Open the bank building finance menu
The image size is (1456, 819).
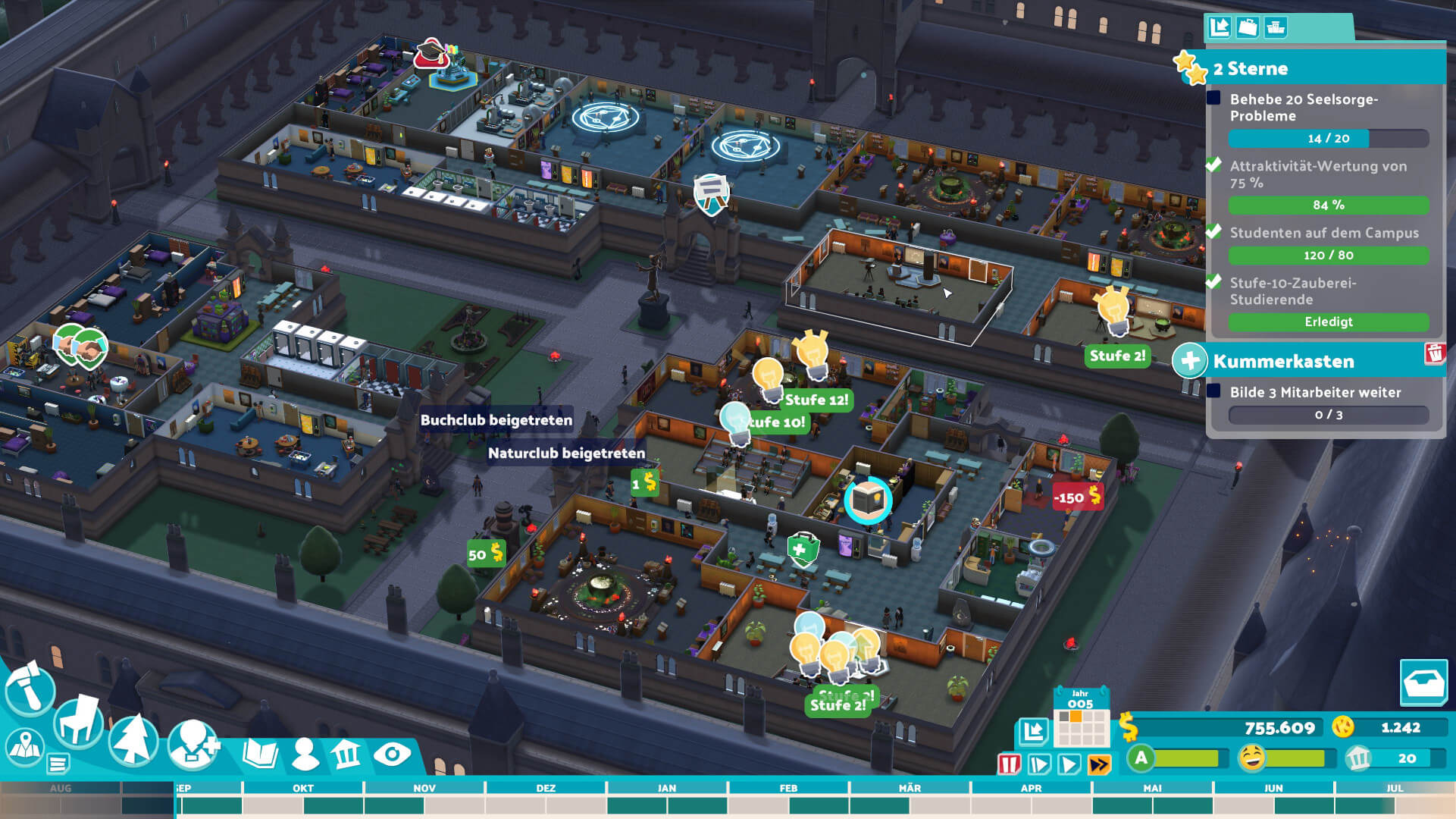[346, 754]
